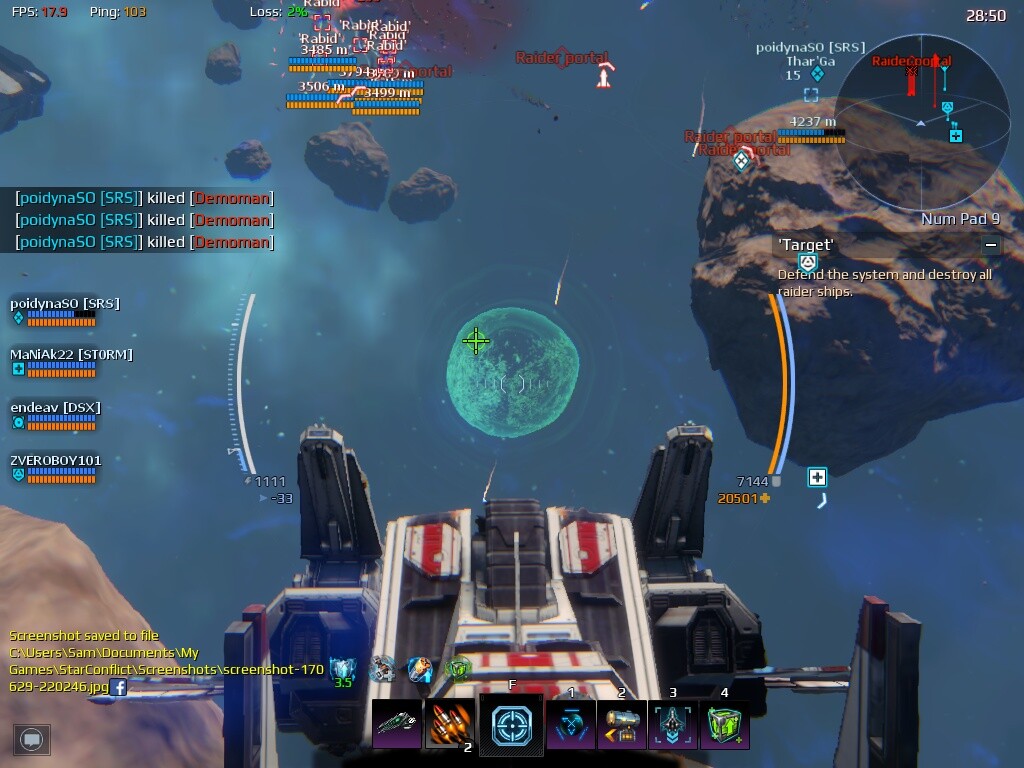Activate the ship booster module in slot 3

coord(673,725)
